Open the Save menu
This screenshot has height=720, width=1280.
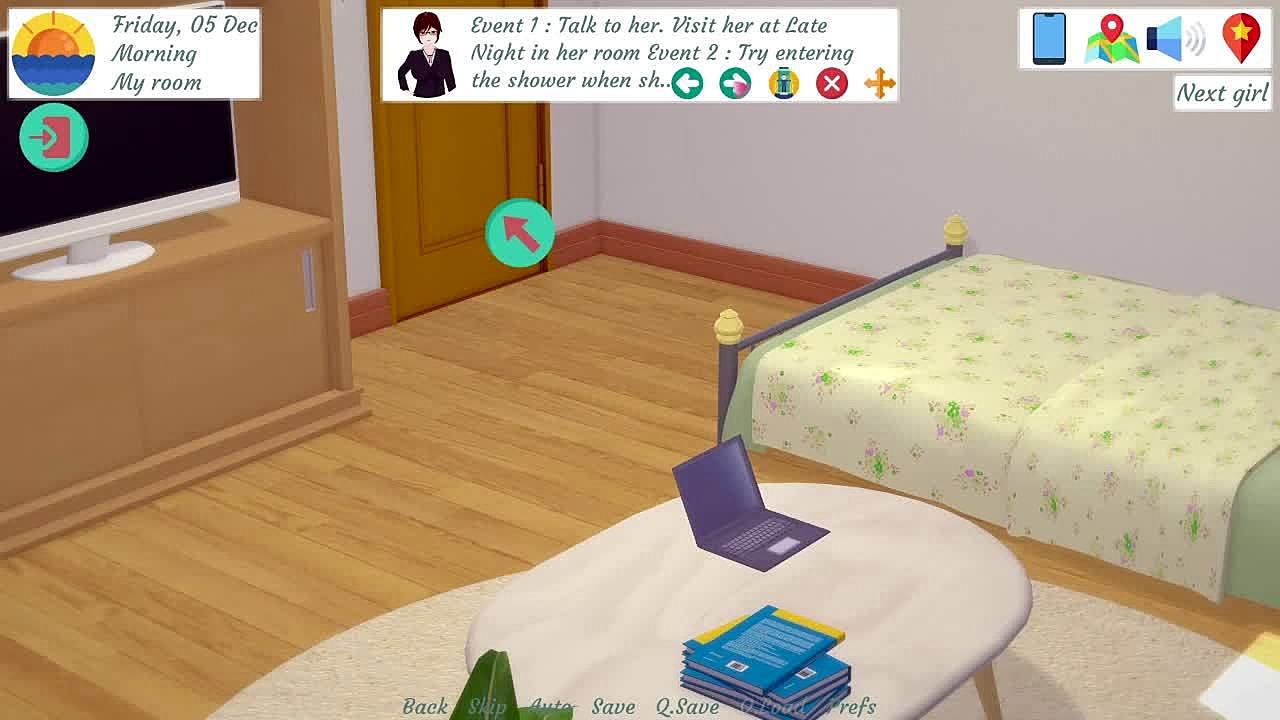pos(613,706)
